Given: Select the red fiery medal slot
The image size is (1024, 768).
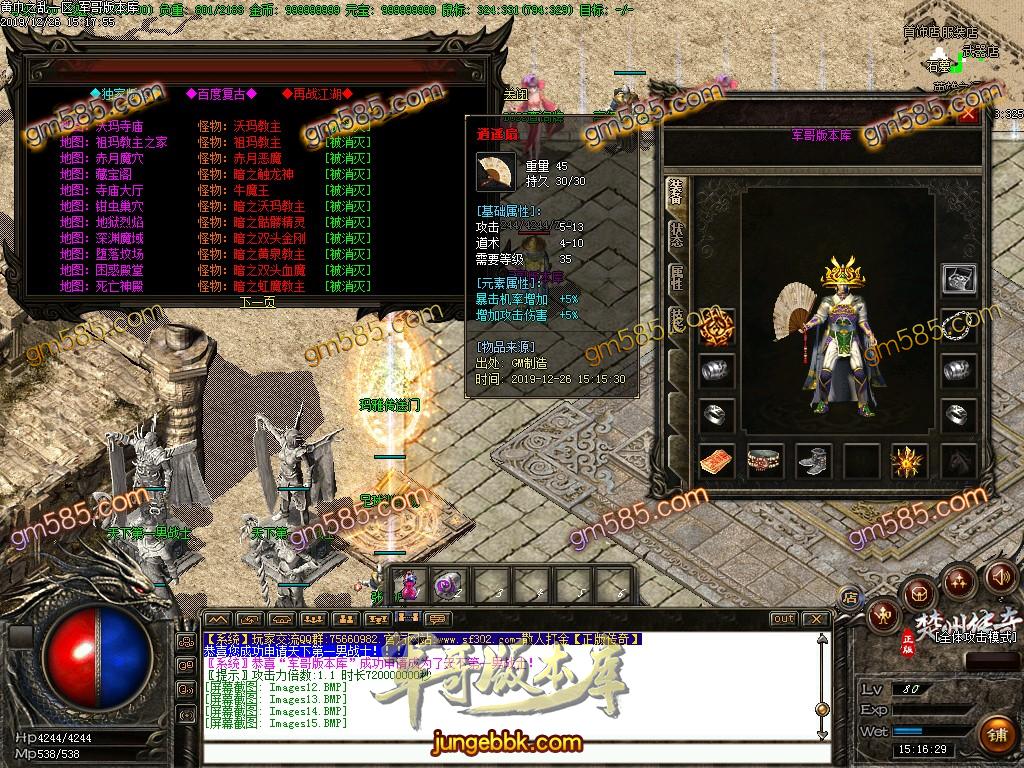Looking at the screenshot, I should coord(717,324).
